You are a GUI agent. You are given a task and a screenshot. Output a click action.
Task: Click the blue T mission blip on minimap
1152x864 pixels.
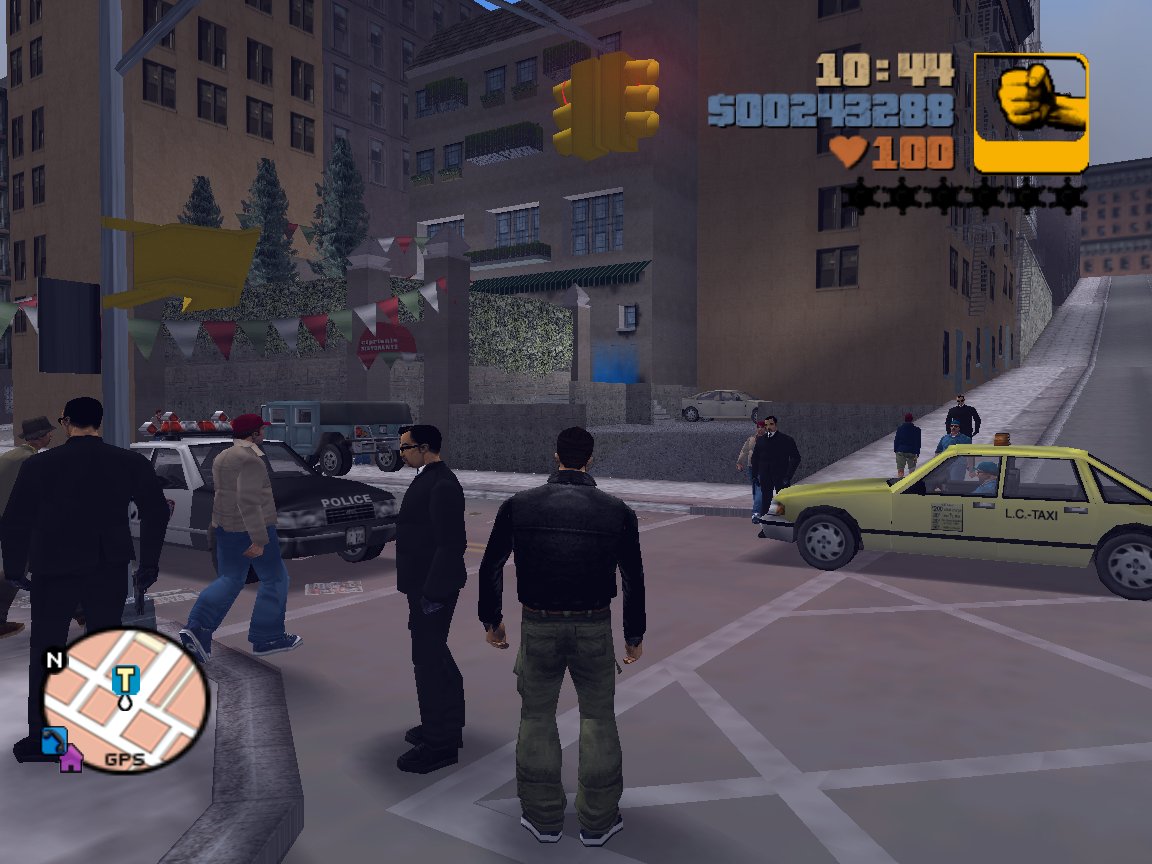(x=124, y=680)
